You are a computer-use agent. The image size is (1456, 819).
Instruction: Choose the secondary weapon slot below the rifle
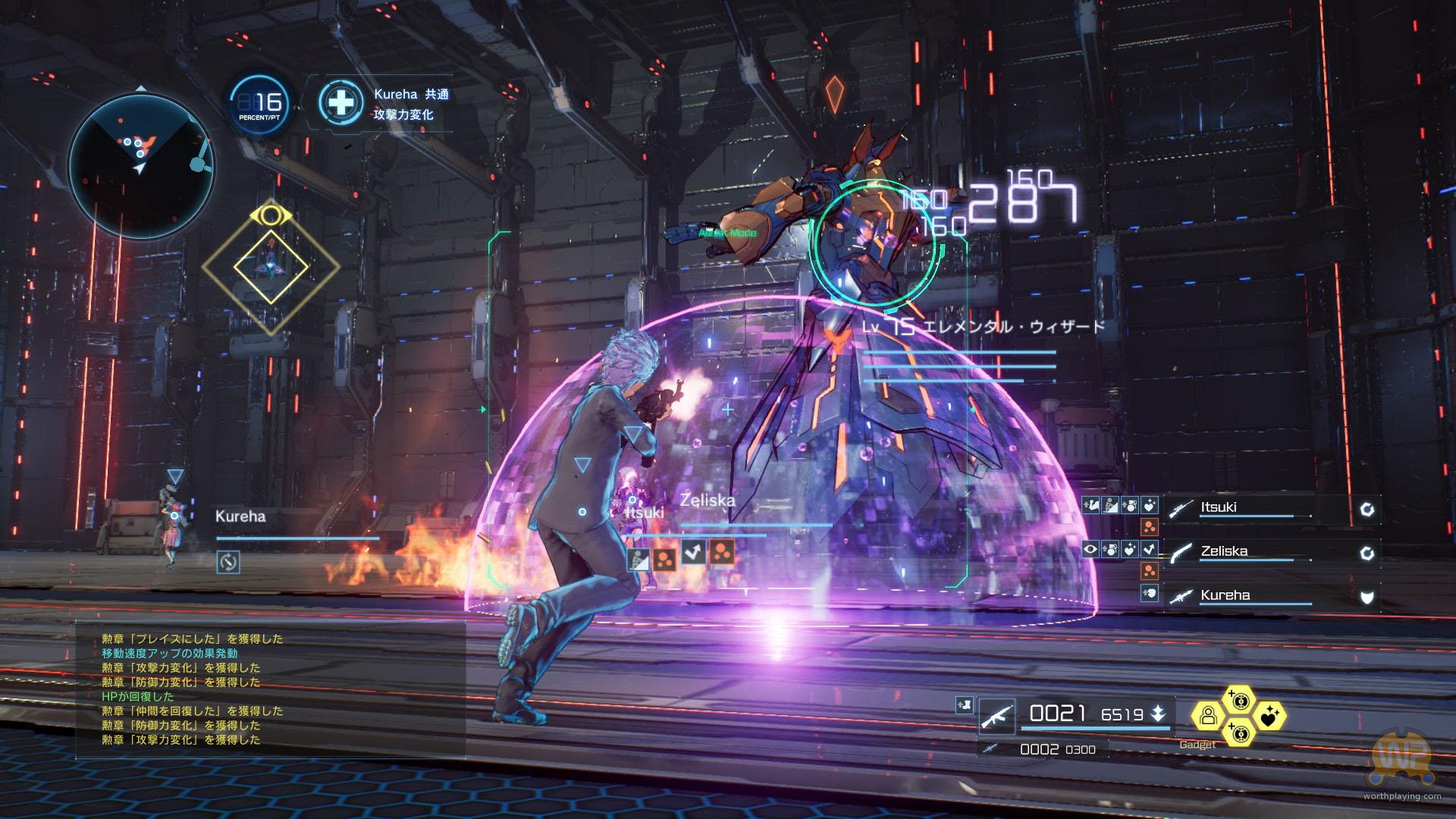click(988, 749)
